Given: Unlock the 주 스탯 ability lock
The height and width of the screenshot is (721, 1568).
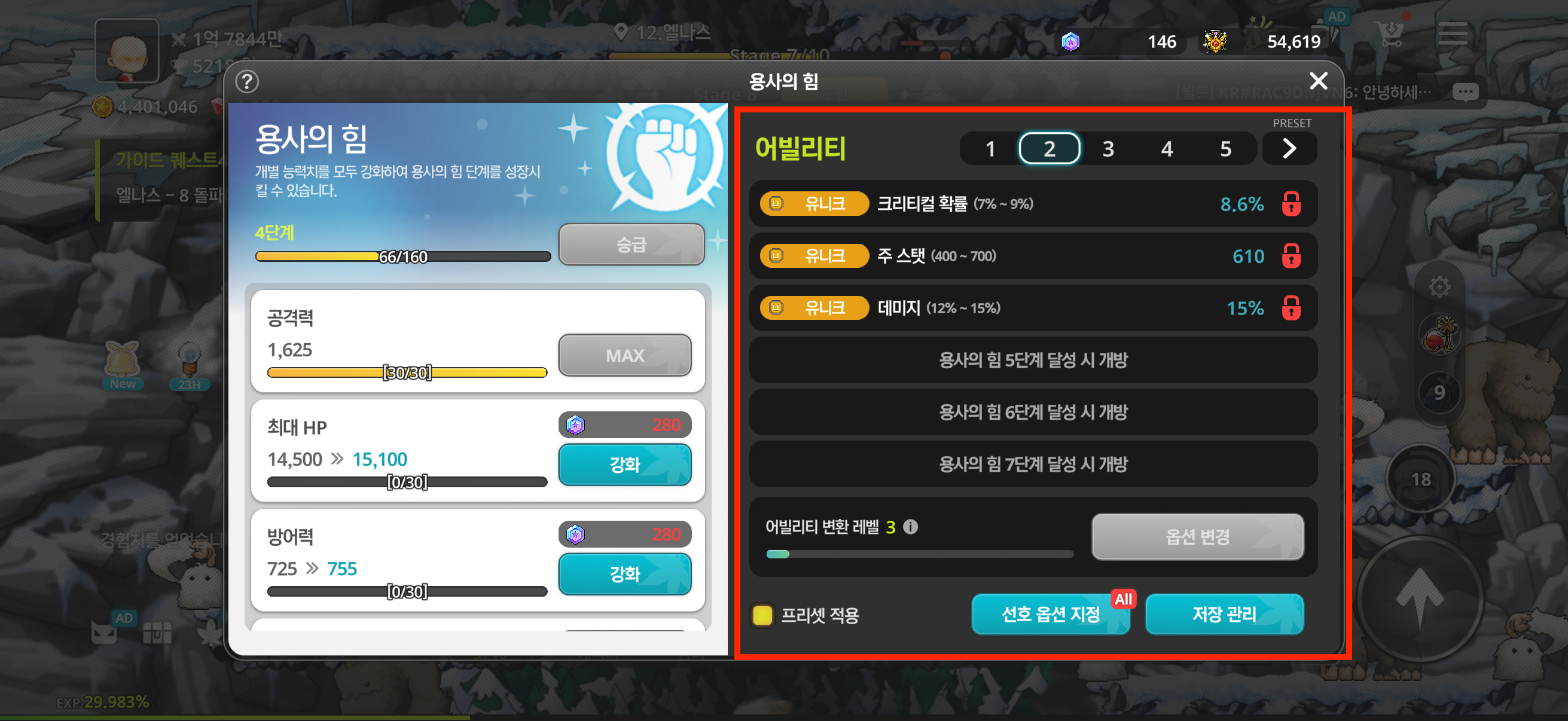Looking at the screenshot, I should coord(1291,256).
